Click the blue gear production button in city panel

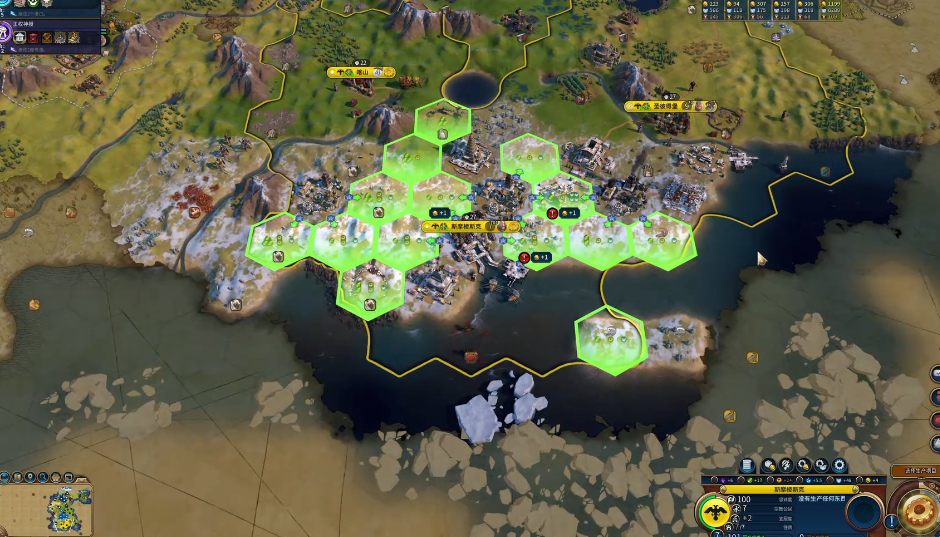[x=839, y=465]
